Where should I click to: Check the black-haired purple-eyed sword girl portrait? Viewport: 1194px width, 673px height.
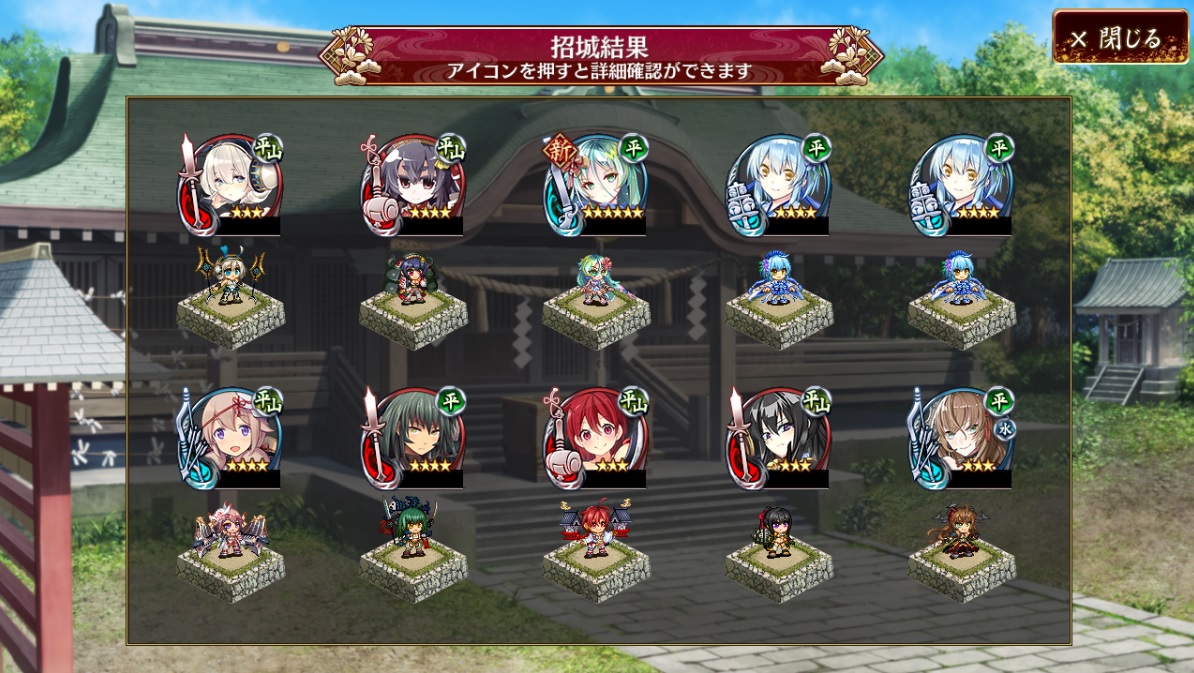[x=780, y=438]
